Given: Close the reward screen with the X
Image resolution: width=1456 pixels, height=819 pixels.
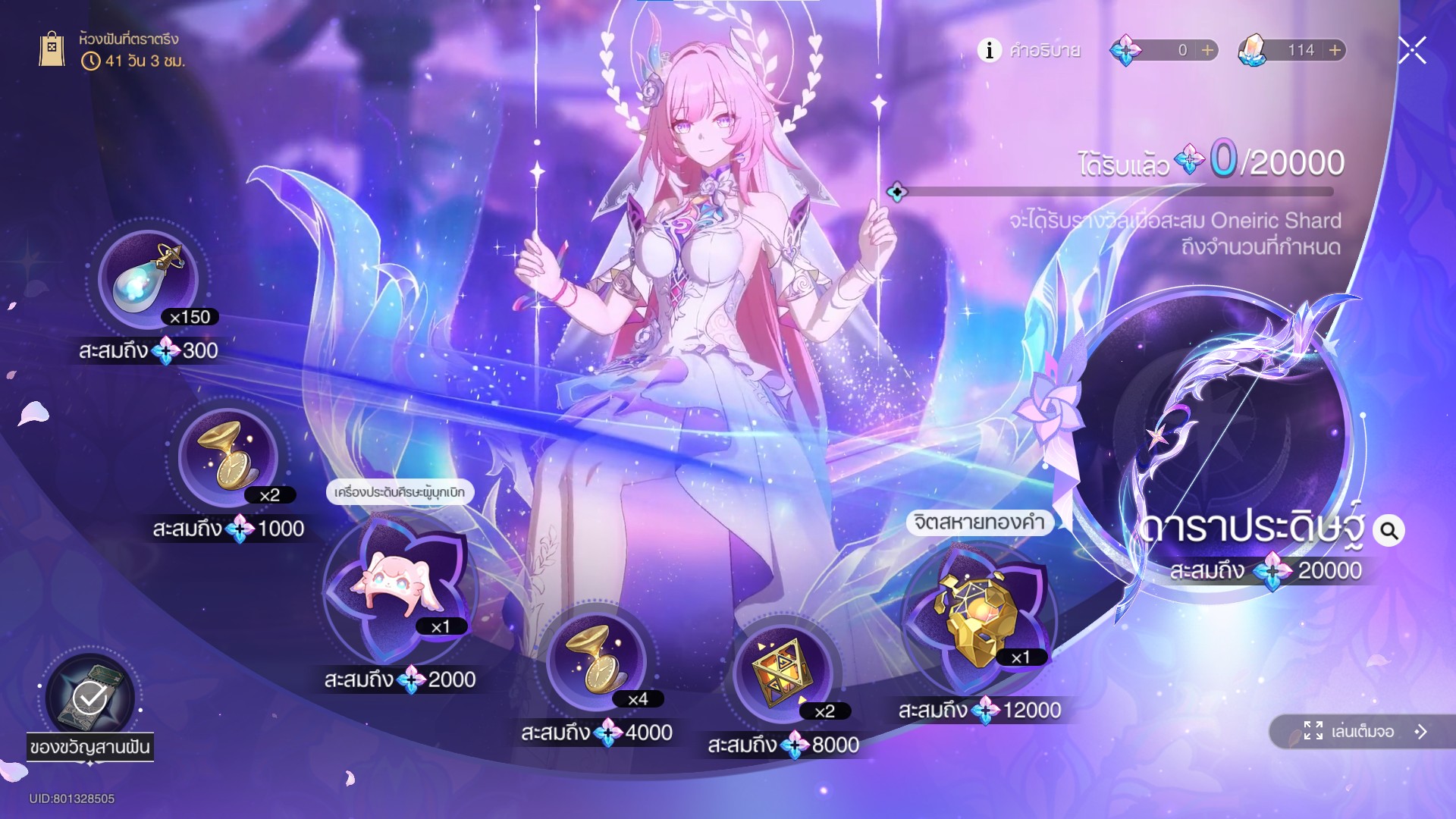Looking at the screenshot, I should click(1412, 50).
